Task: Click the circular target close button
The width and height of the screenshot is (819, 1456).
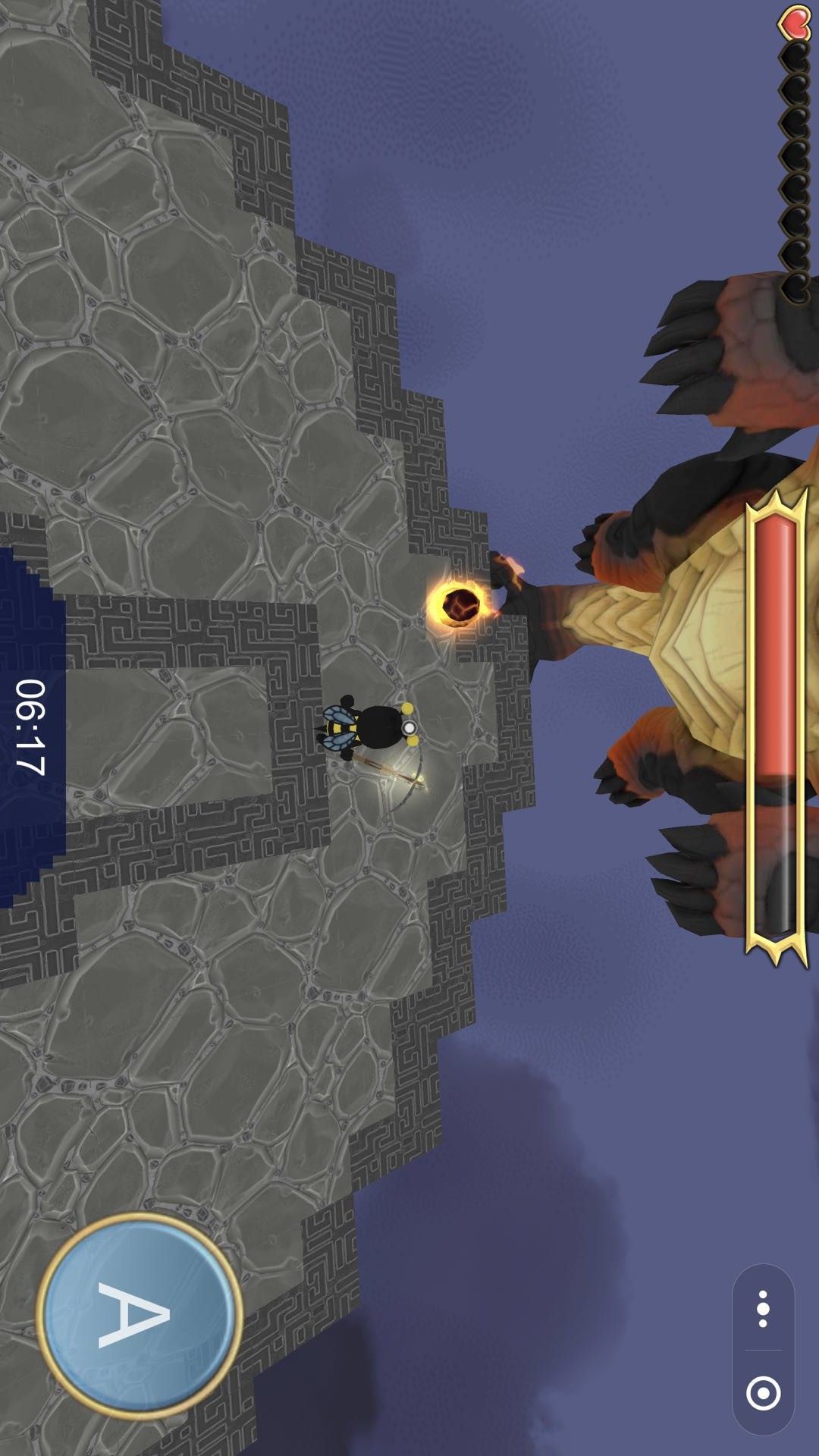Action: pyautogui.click(x=763, y=1392)
